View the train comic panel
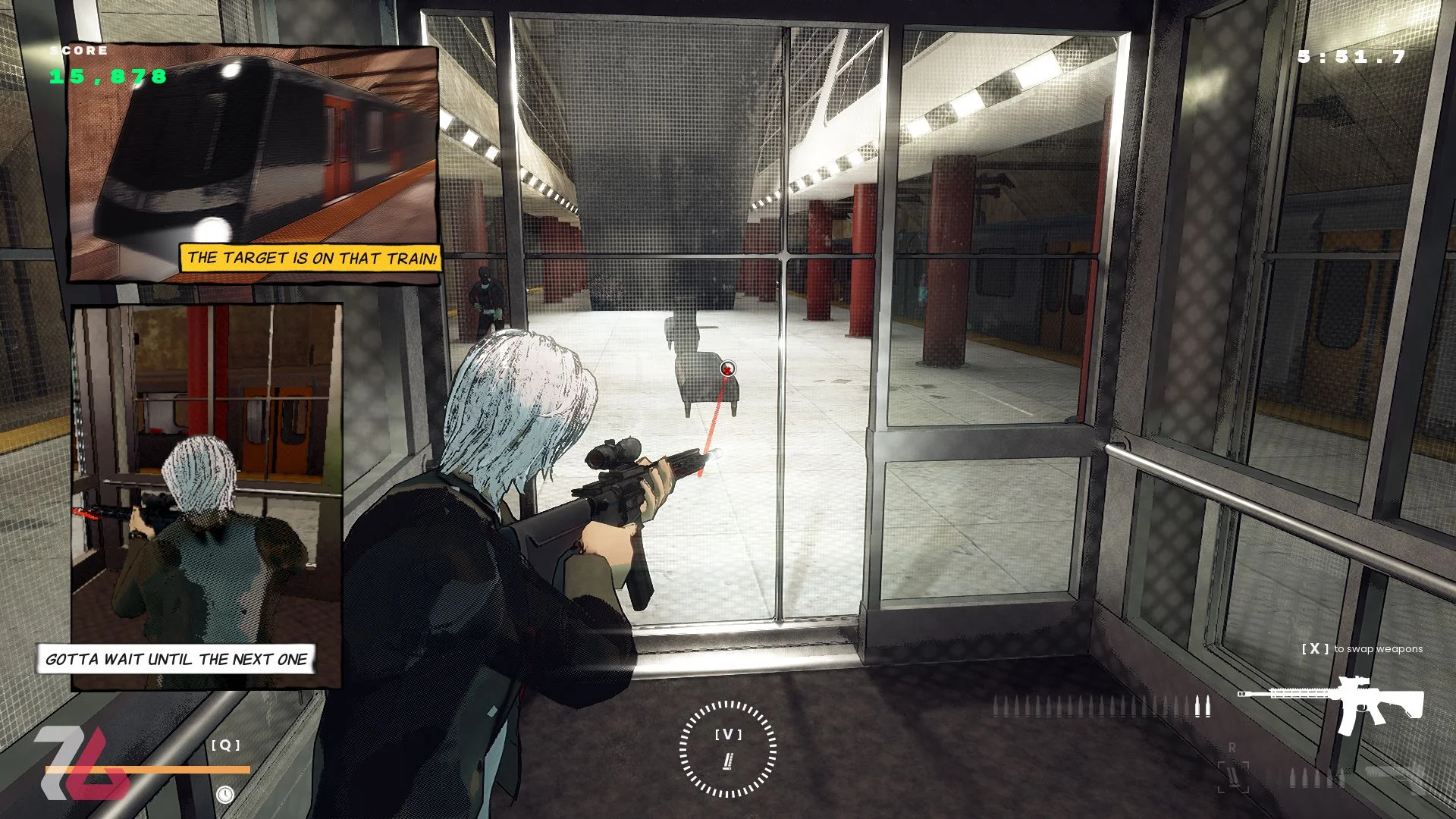The width and height of the screenshot is (1456, 819). (x=255, y=163)
